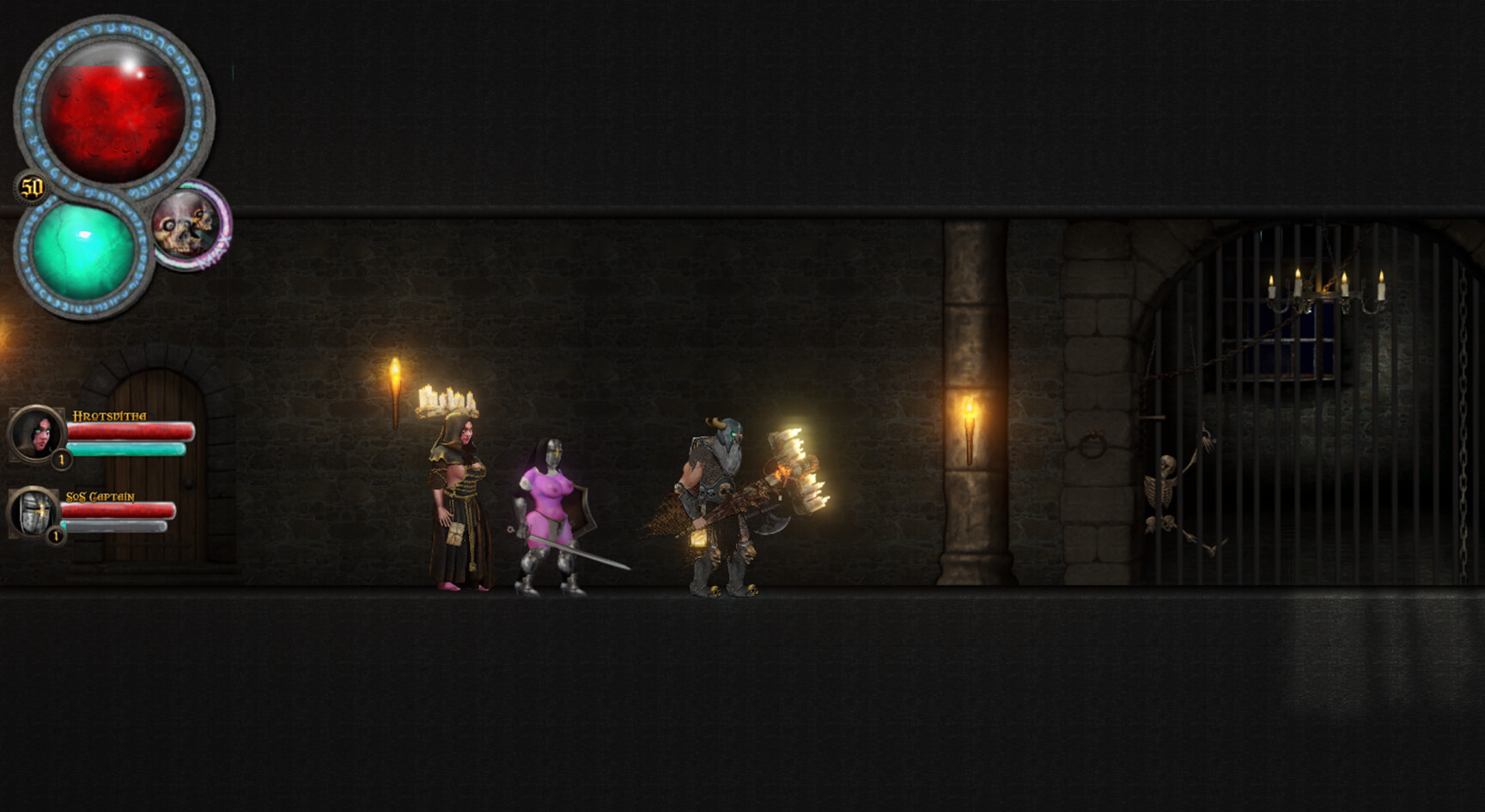Select the gold 50 currency badge

(x=30, y=185)
